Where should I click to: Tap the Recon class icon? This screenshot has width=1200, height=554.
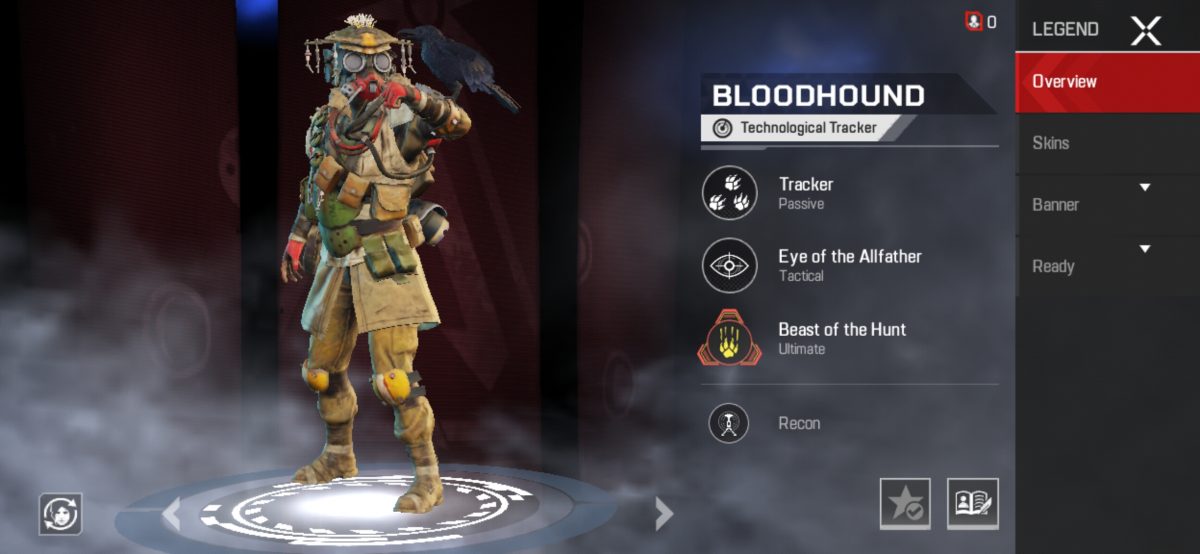729,423
